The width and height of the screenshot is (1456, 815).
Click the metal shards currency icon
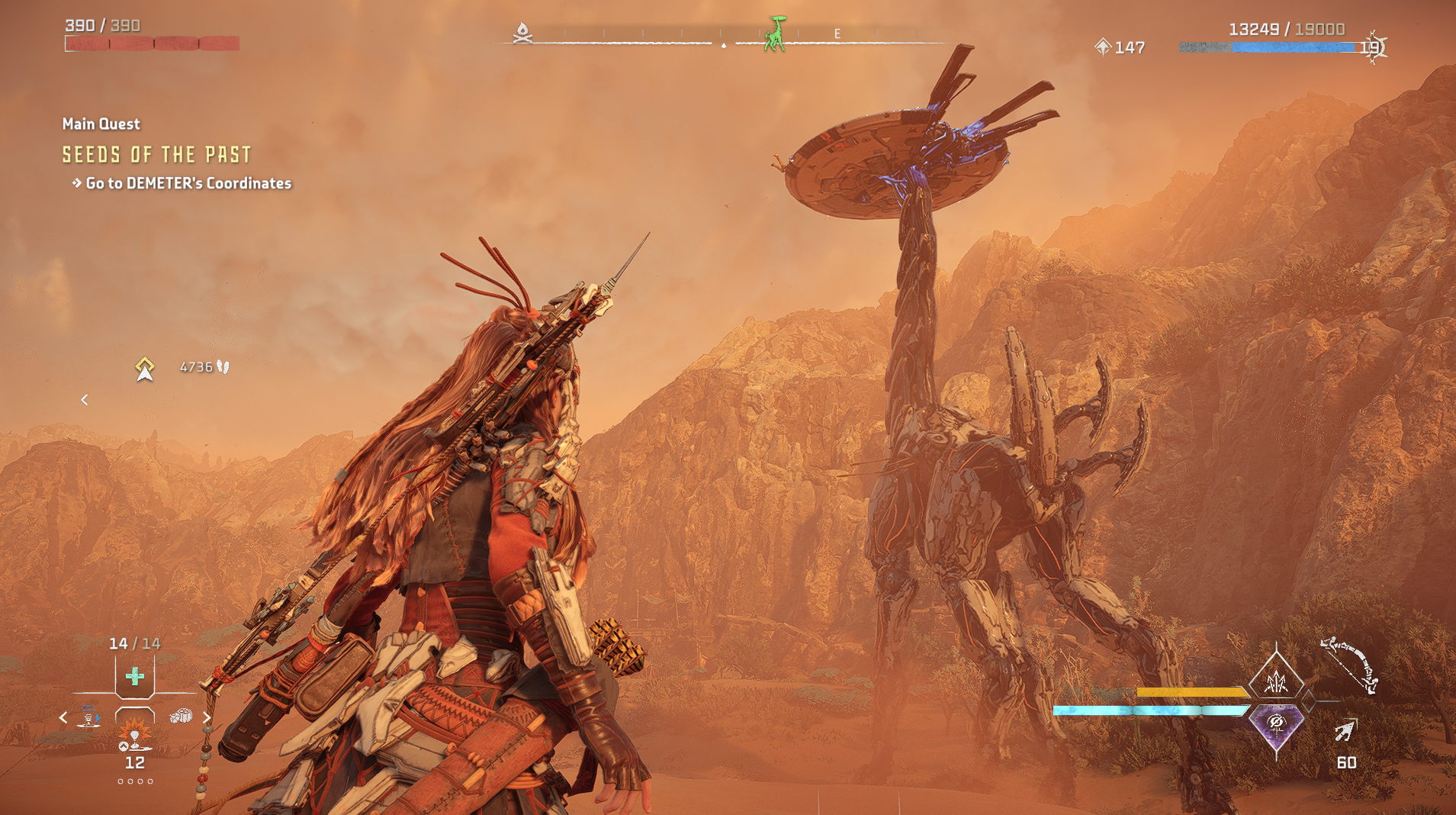[1102, 47]
